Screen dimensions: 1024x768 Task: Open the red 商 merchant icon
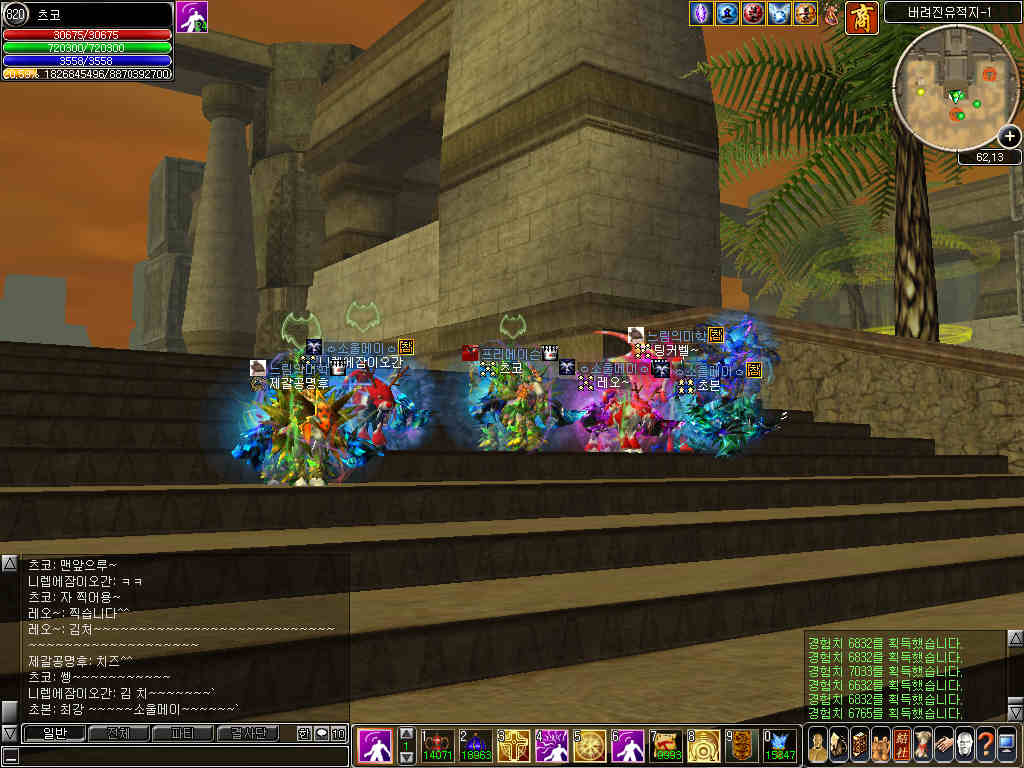(x=861, y=17)
